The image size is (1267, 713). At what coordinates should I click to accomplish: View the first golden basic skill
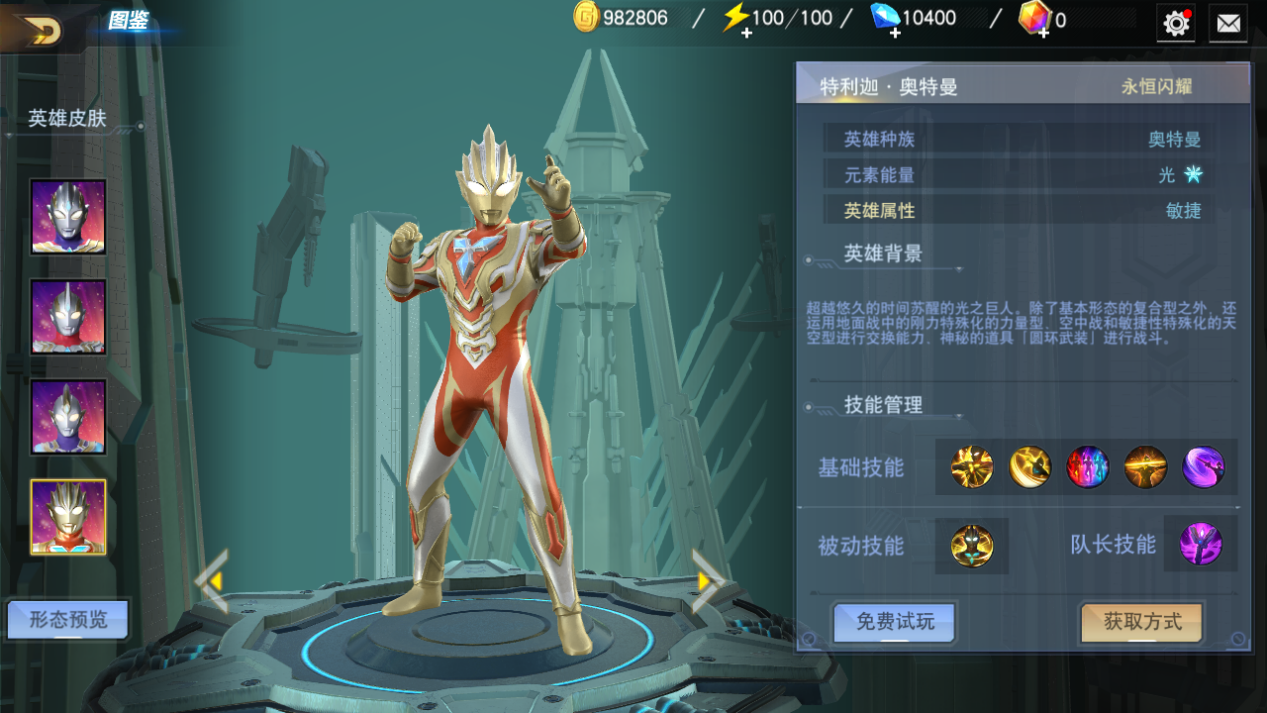click(972, 467)
